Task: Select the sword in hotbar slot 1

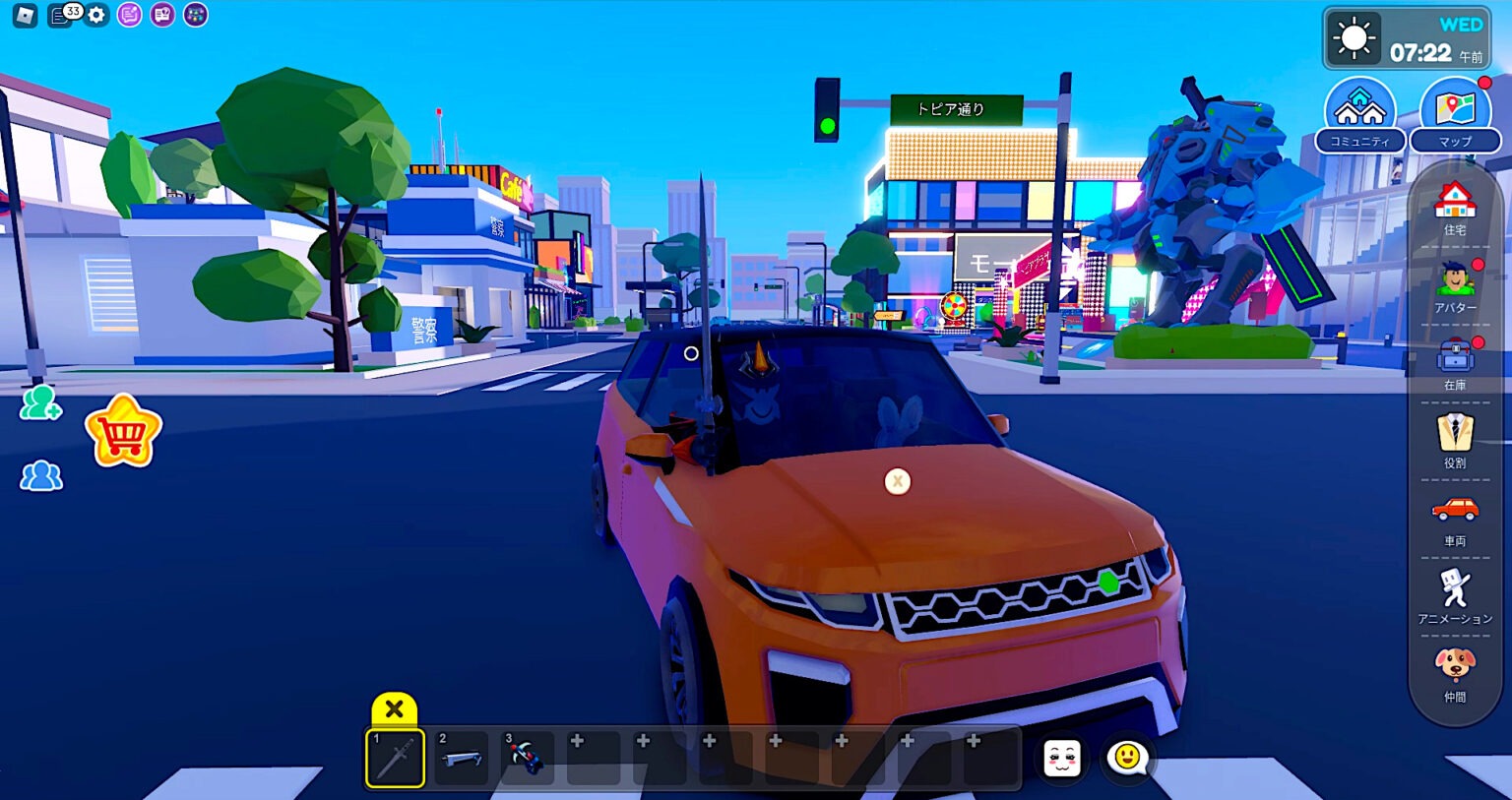Action: [394, 756]
